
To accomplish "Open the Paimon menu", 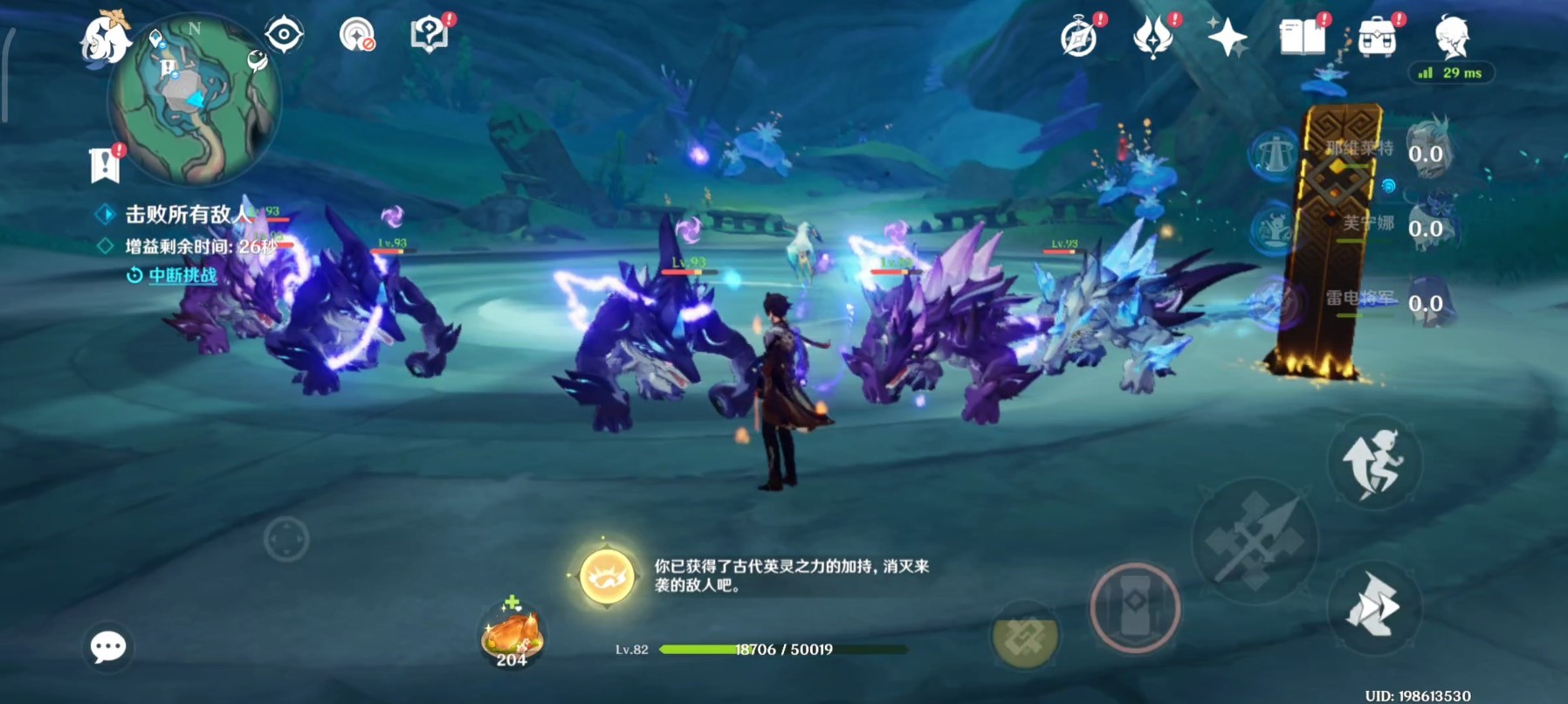I will pos(105,39).
